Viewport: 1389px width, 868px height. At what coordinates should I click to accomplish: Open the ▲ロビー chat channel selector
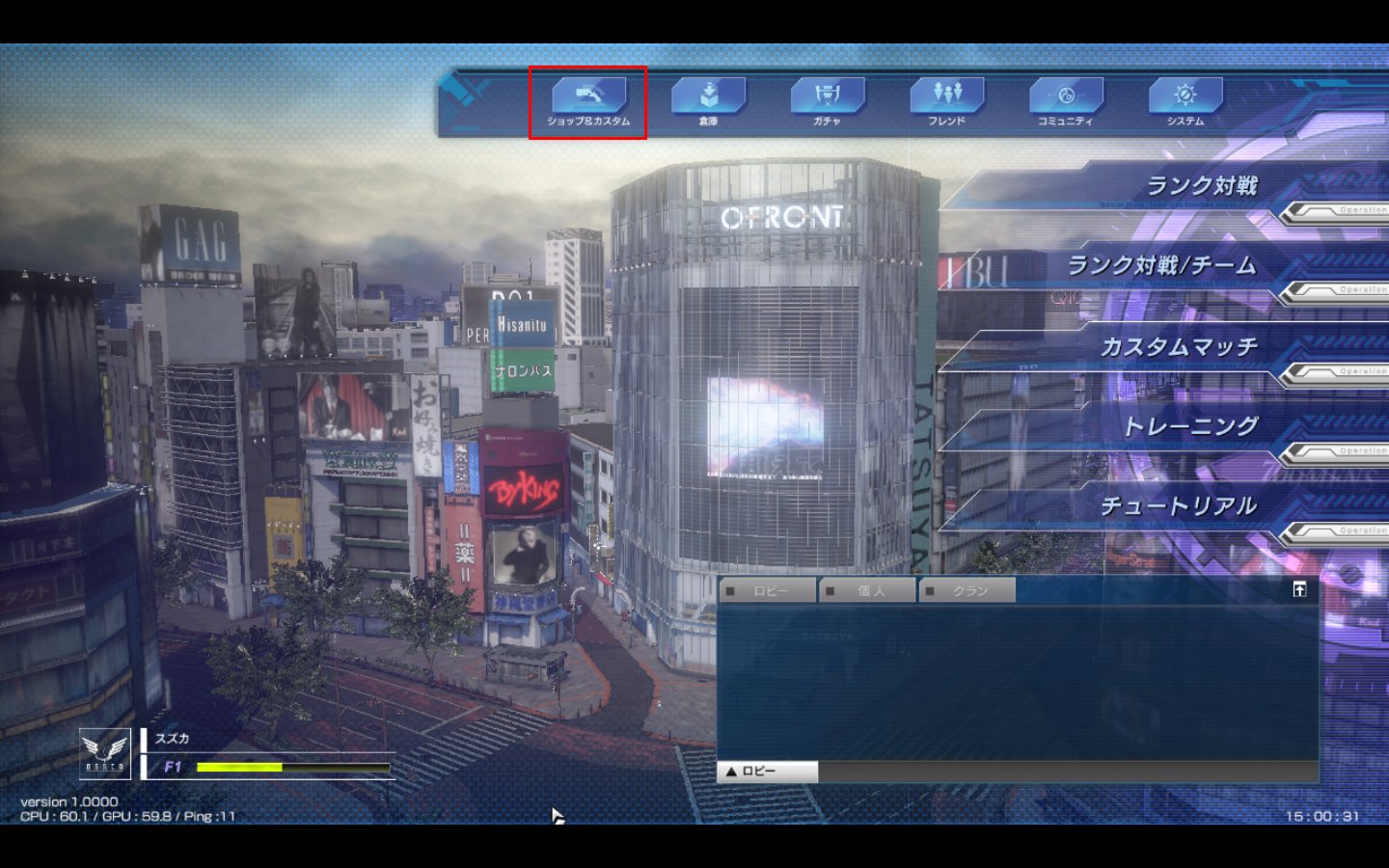click(768, 772)
